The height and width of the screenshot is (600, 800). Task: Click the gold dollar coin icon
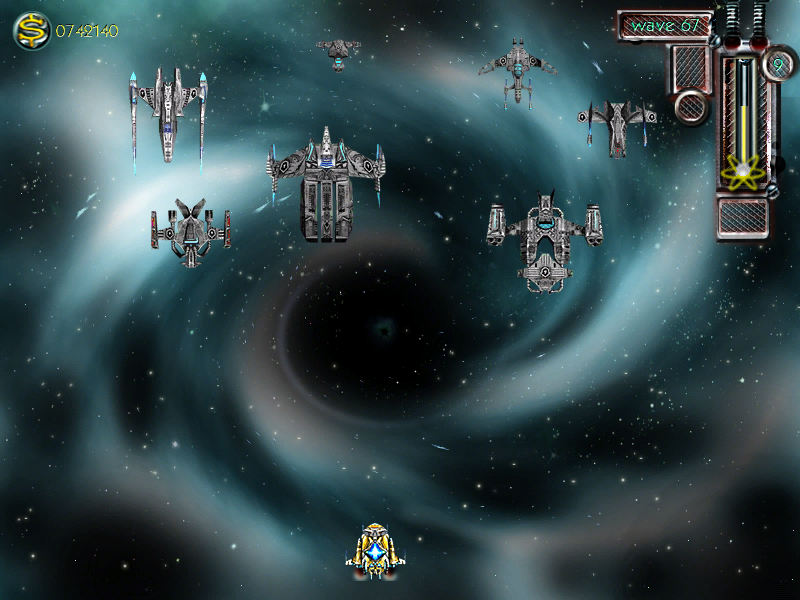[32, 31]
